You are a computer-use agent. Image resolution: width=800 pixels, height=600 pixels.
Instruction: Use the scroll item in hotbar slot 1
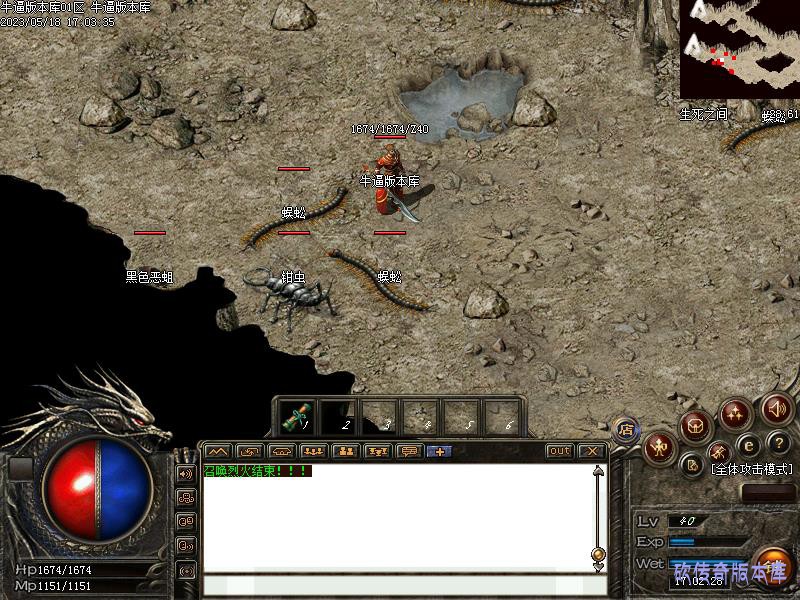[297, 415]
